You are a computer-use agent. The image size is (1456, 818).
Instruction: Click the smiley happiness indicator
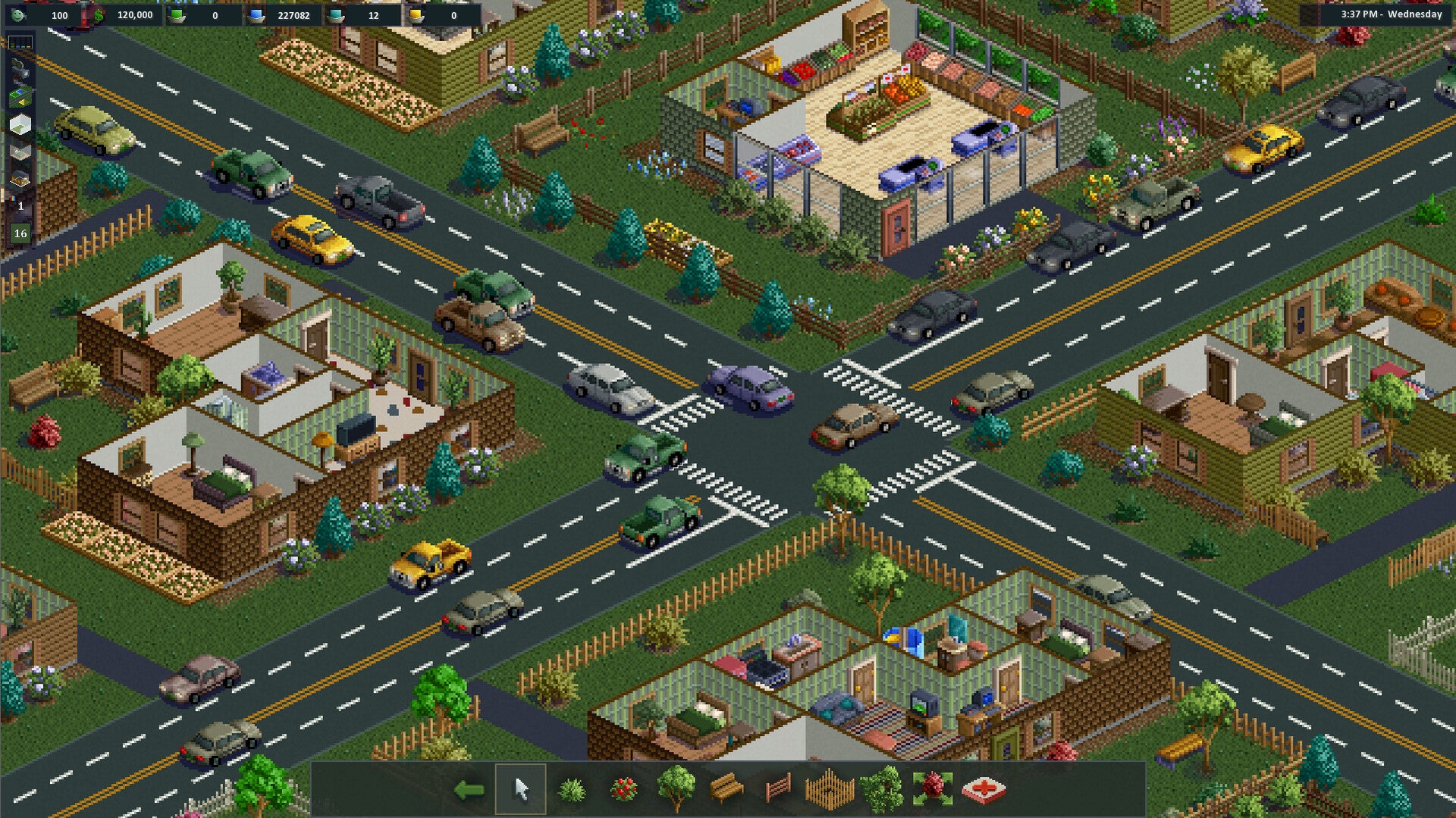pos(17,16)
